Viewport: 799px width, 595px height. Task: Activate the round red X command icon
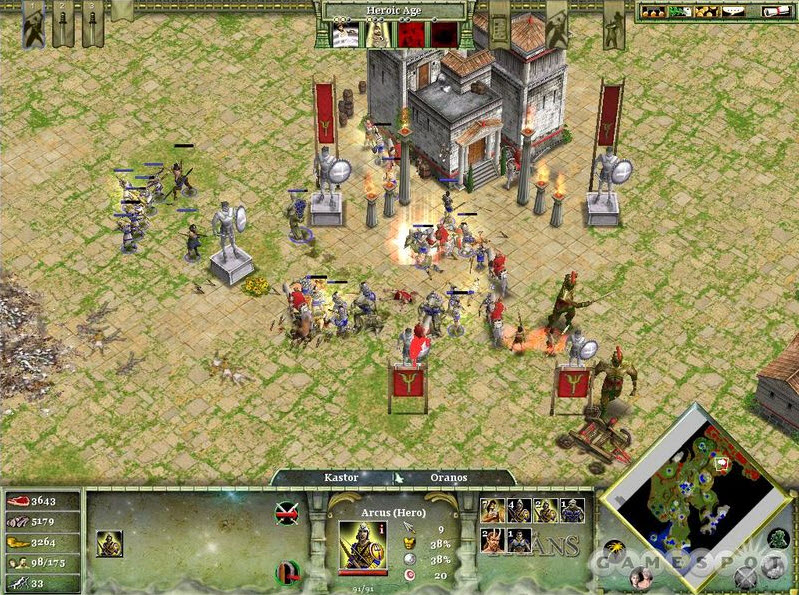coord(286,513)
